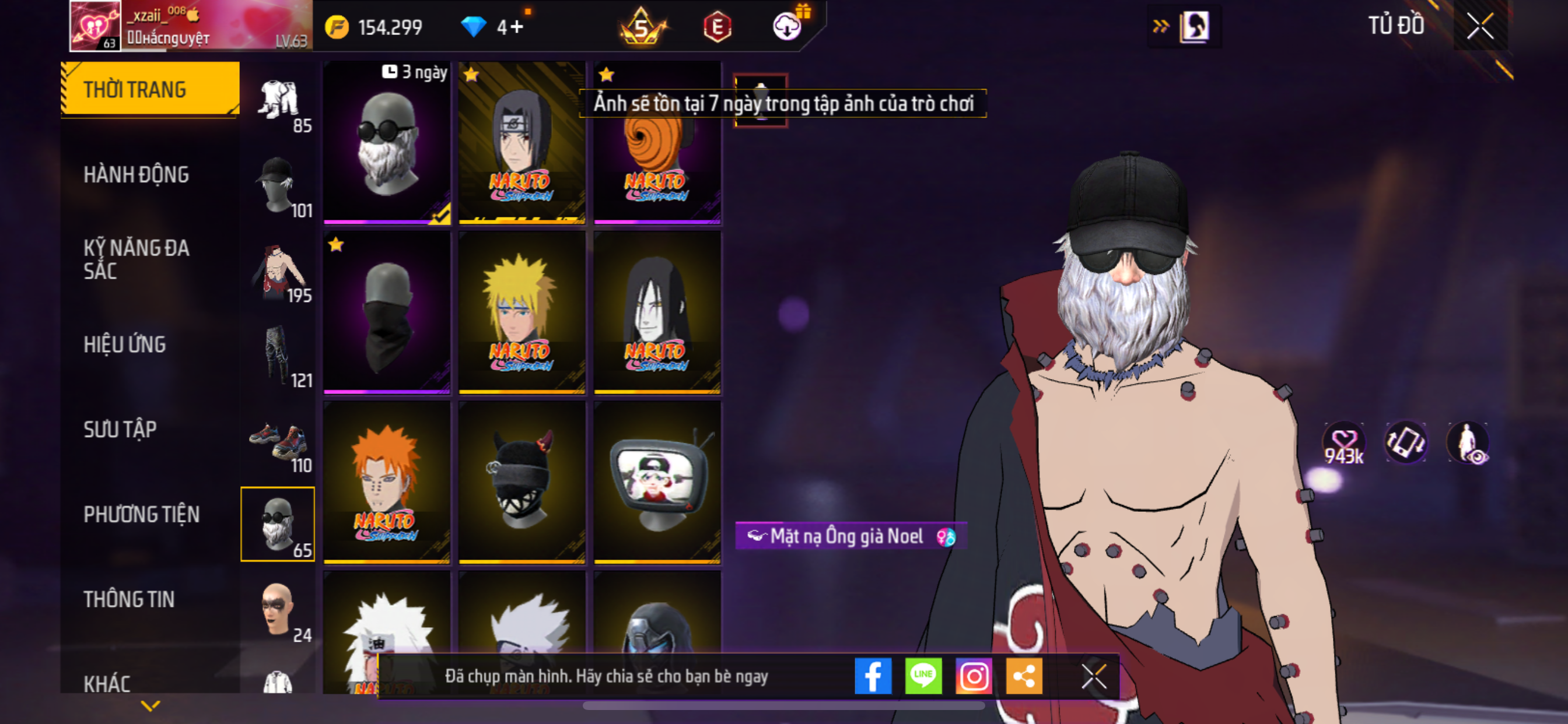
Task: Select the TV head item
Action: [657, 482]
